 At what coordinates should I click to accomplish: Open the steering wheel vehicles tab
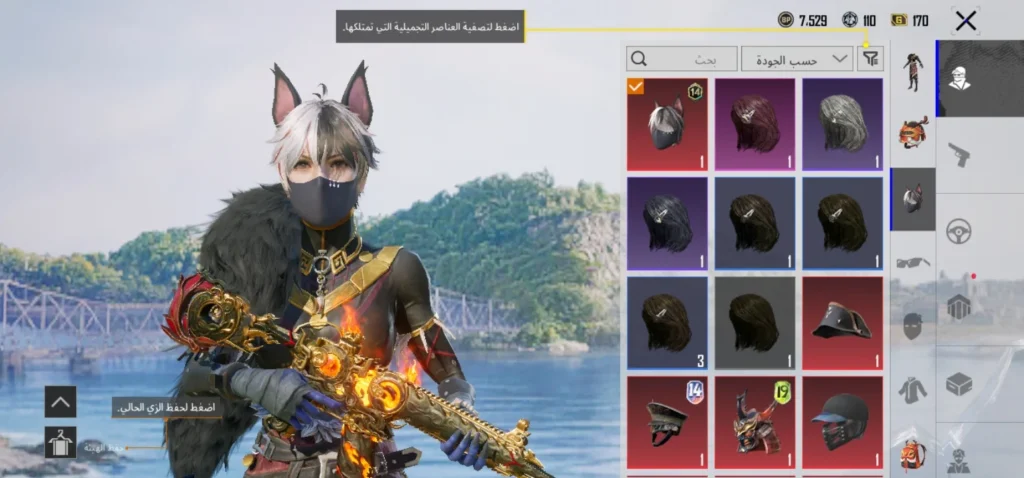pyautogui.click(x=959, y=229)
